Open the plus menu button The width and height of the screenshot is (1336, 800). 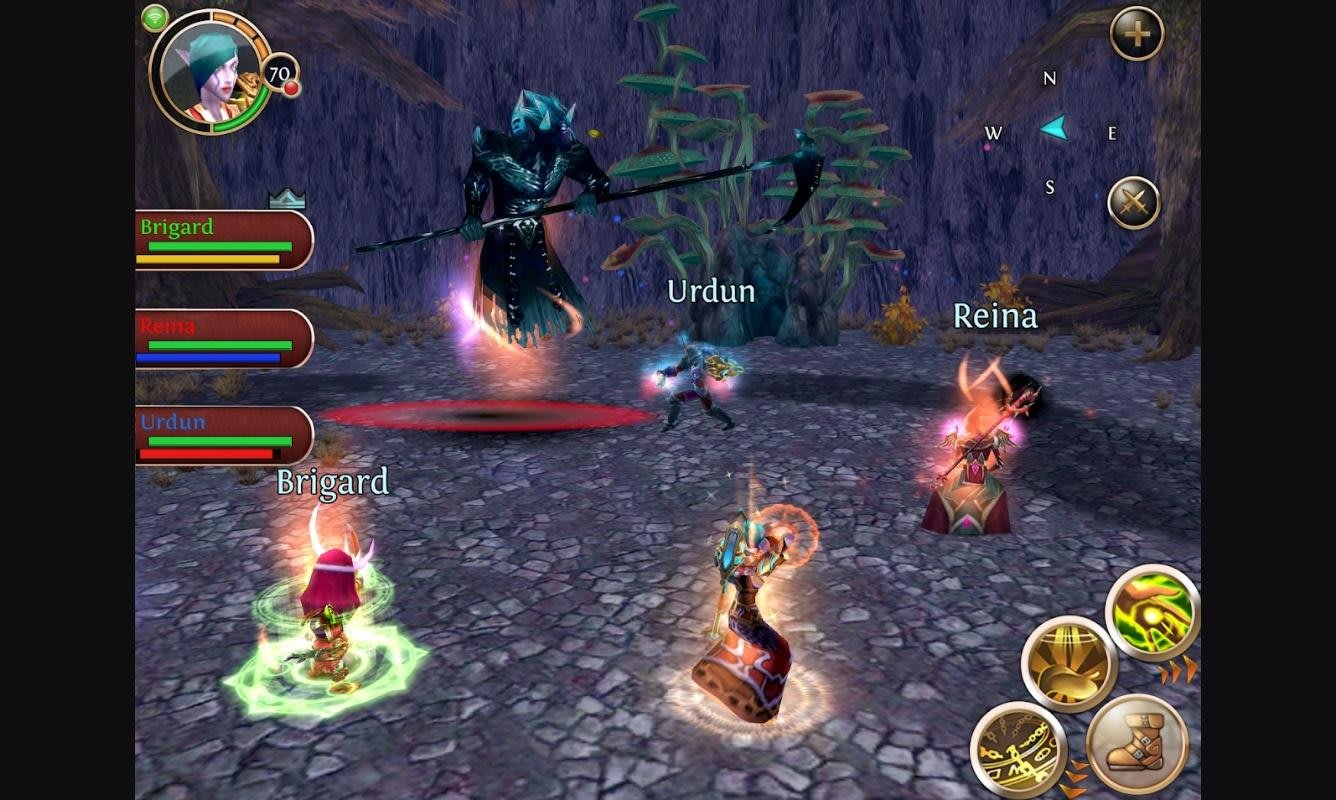1137,35
